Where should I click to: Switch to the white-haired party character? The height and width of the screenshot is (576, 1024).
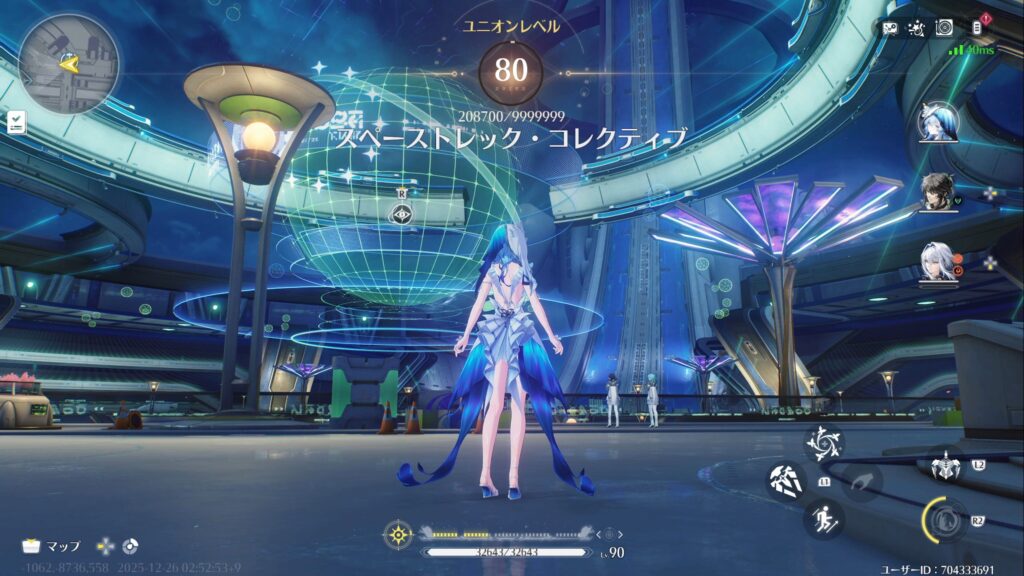pyautogui.click(x=938, y=263)
